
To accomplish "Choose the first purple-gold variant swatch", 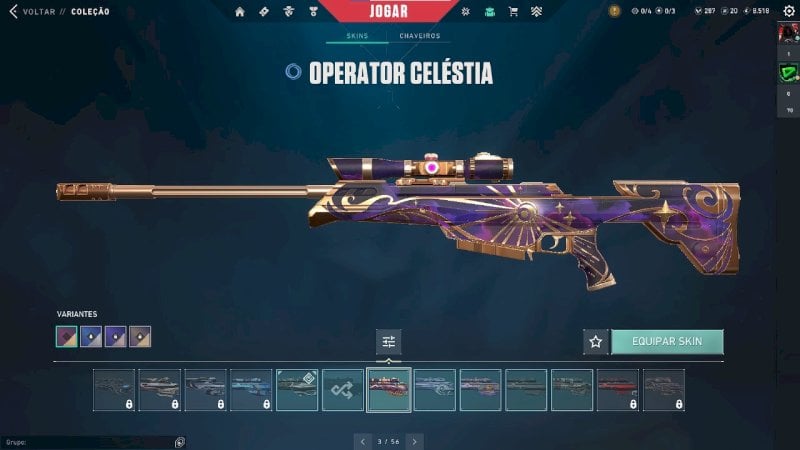I will (67, 337).
